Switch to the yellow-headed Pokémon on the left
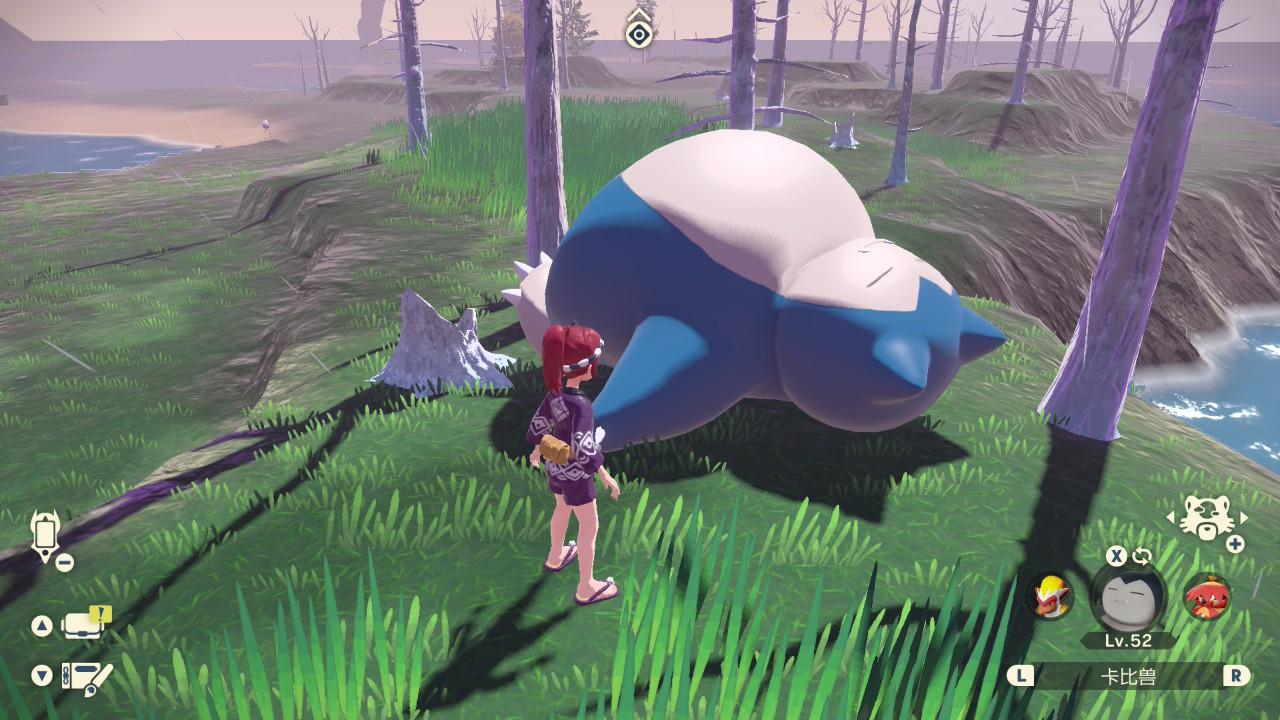The width and height of the screenshot is (1280, 720). click(1052, 596)
